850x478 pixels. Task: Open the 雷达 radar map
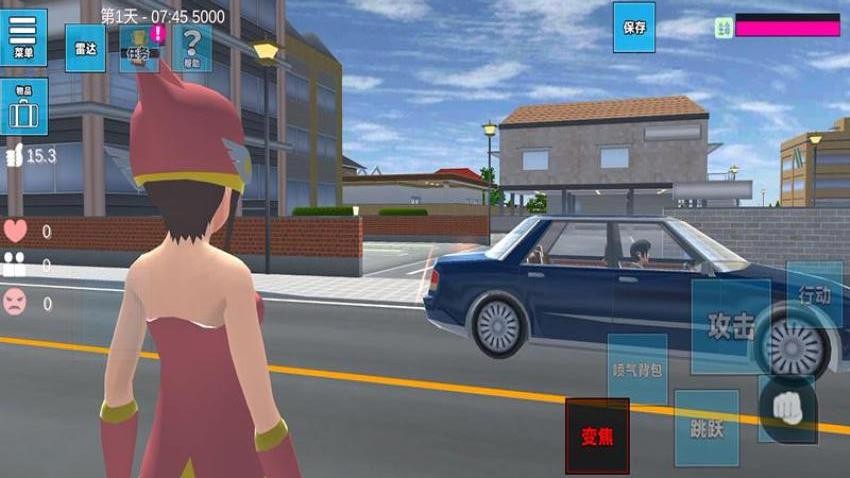click(85, 48)
